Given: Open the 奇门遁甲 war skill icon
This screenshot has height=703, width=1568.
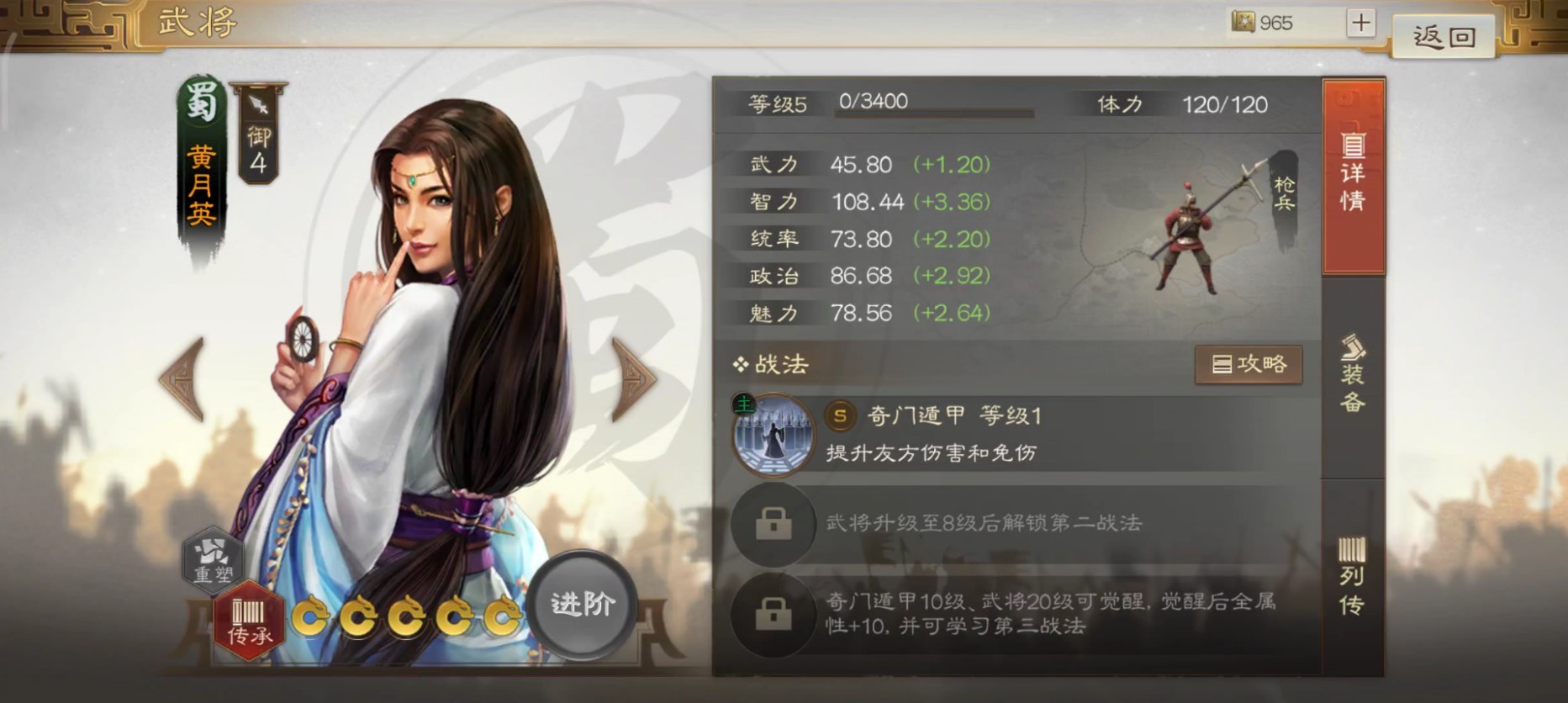Looking at the screenshot, I should [774, 434].
